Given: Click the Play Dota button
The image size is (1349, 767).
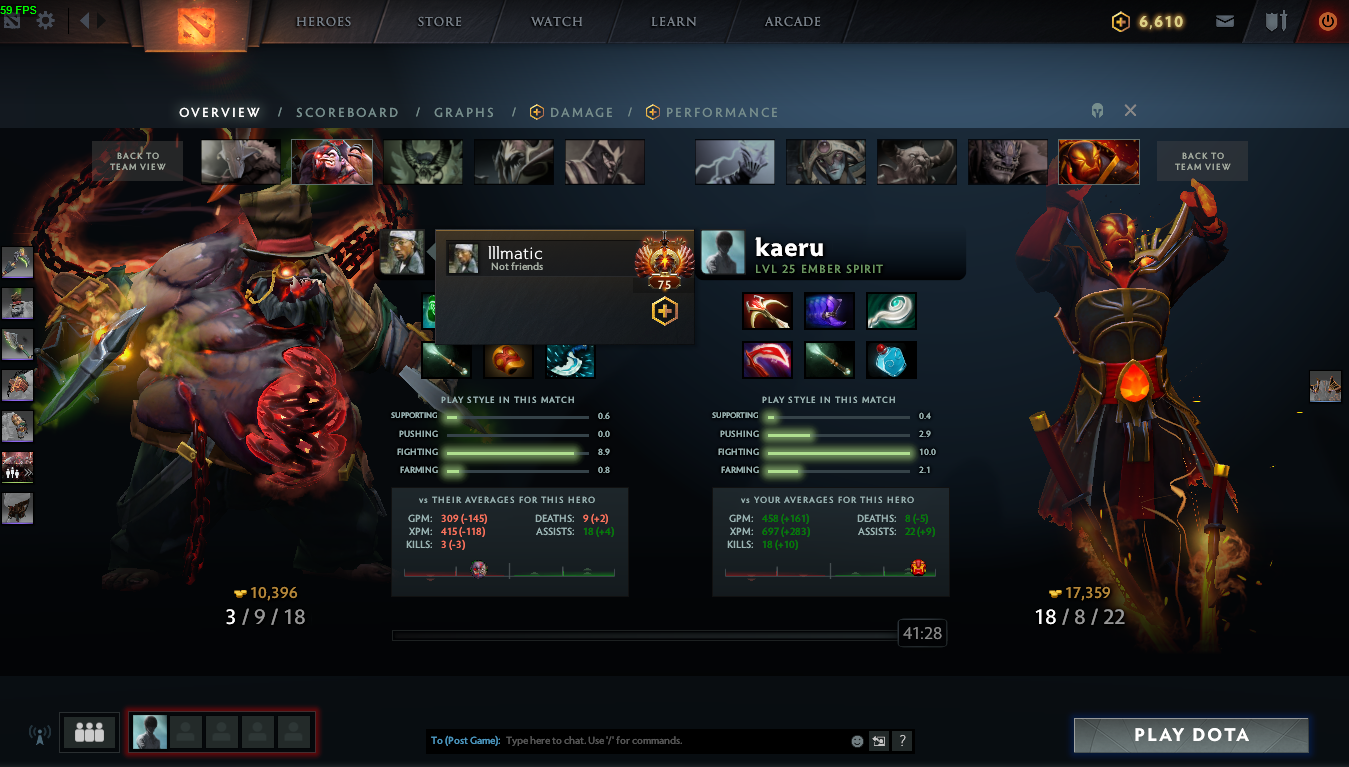Looking at the screenshot, I should point(1191,735).
